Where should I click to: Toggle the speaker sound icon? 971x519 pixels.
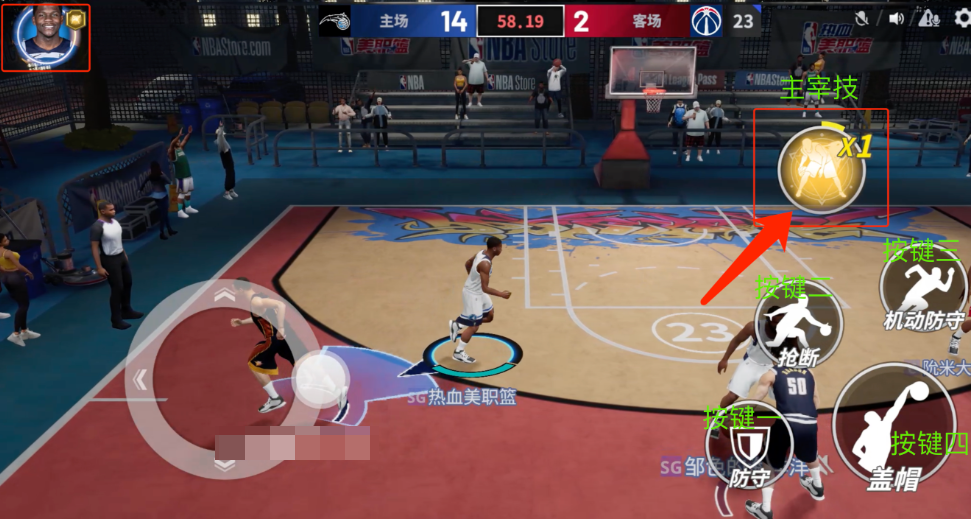pyautogui.click(x=896, y=18)
